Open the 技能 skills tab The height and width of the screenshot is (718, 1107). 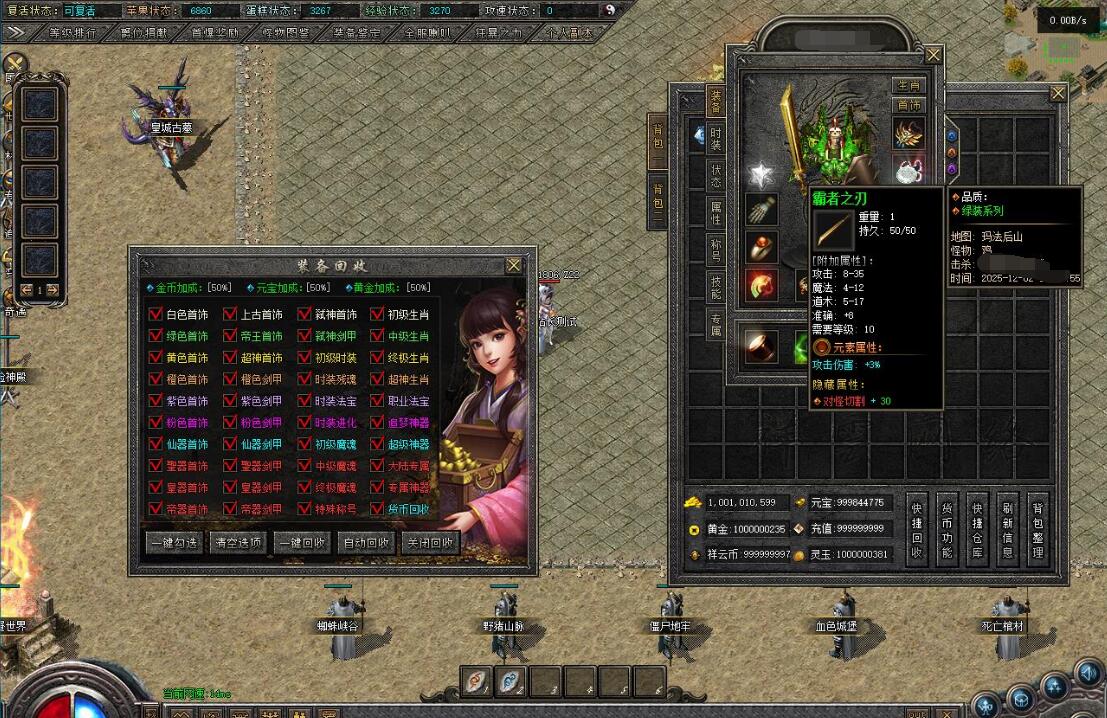pos(716,288)
